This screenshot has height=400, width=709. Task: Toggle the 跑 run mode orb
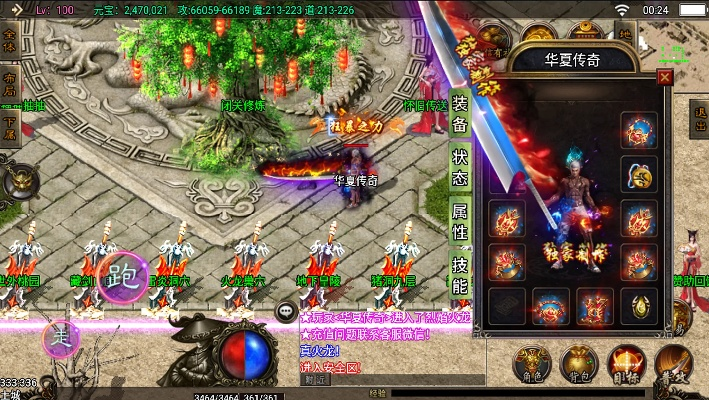(x=123, y=274)
